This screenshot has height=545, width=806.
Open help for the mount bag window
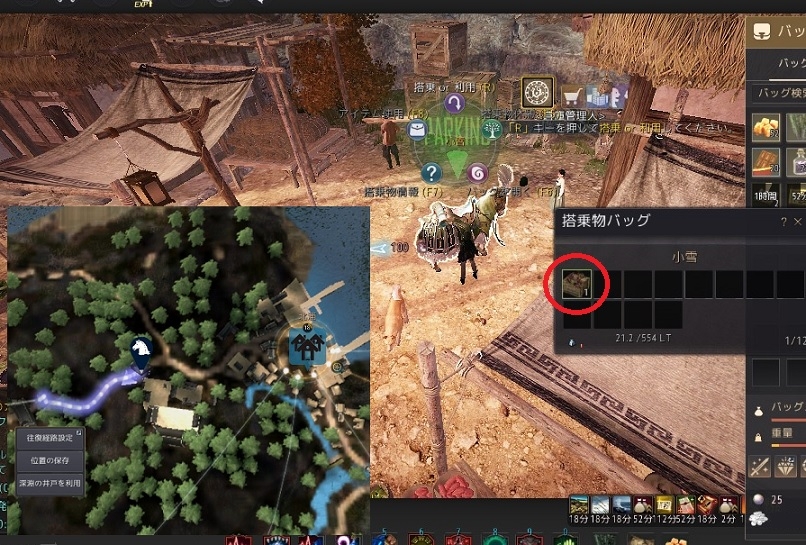tap(783, 222)
